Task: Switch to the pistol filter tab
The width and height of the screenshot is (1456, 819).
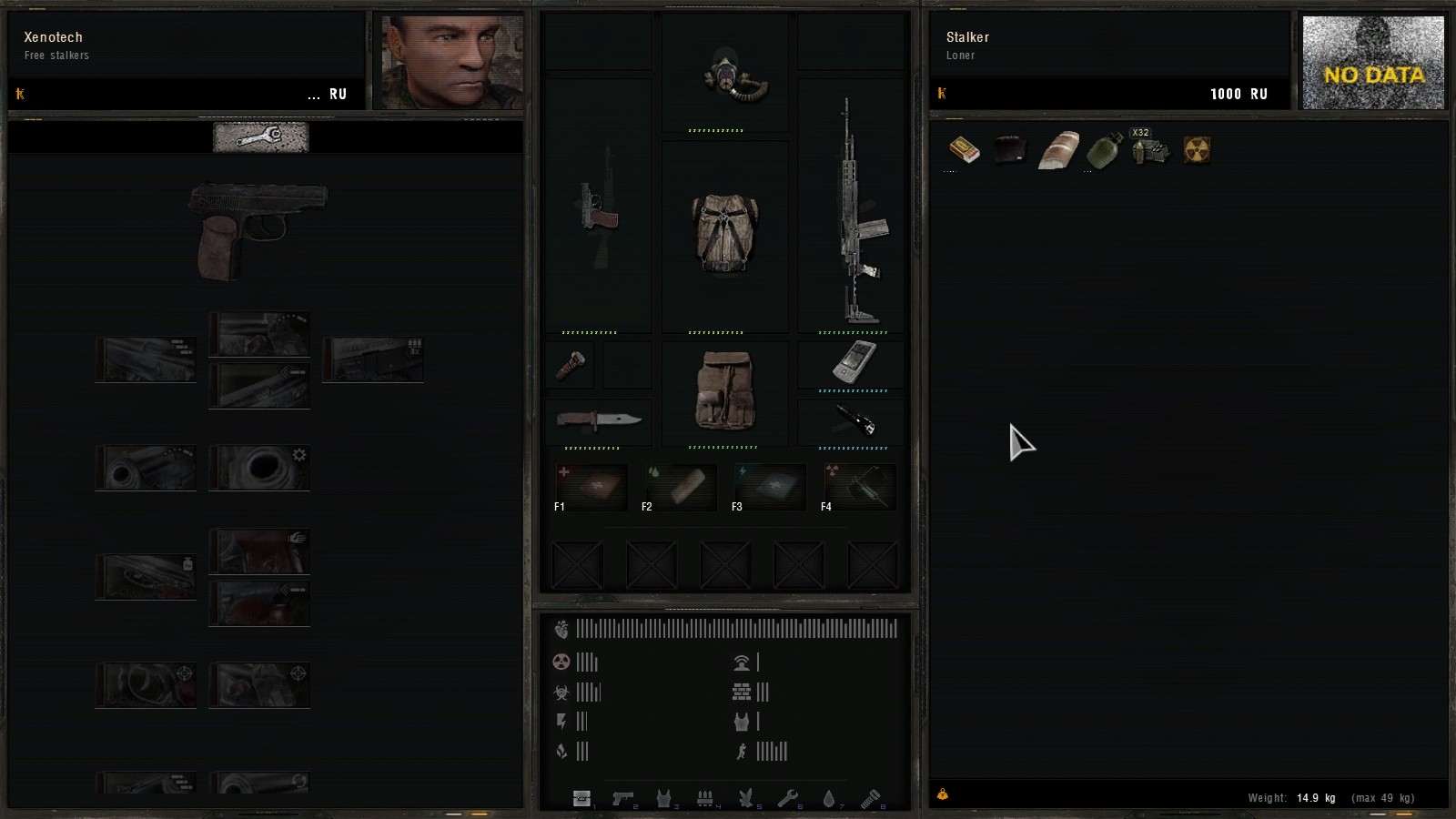Action: point(624,798)
